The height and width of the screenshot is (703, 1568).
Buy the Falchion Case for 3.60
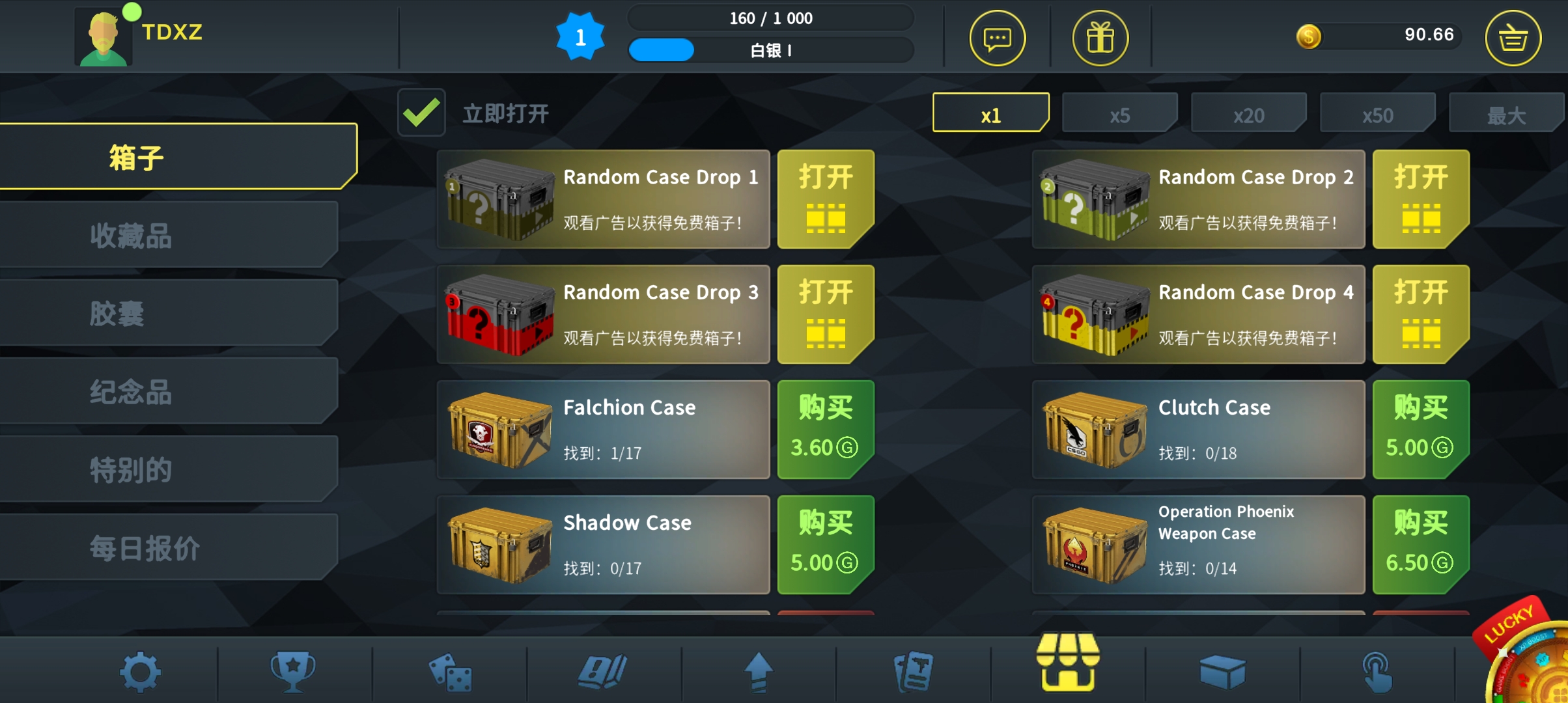tap(825, 430)
